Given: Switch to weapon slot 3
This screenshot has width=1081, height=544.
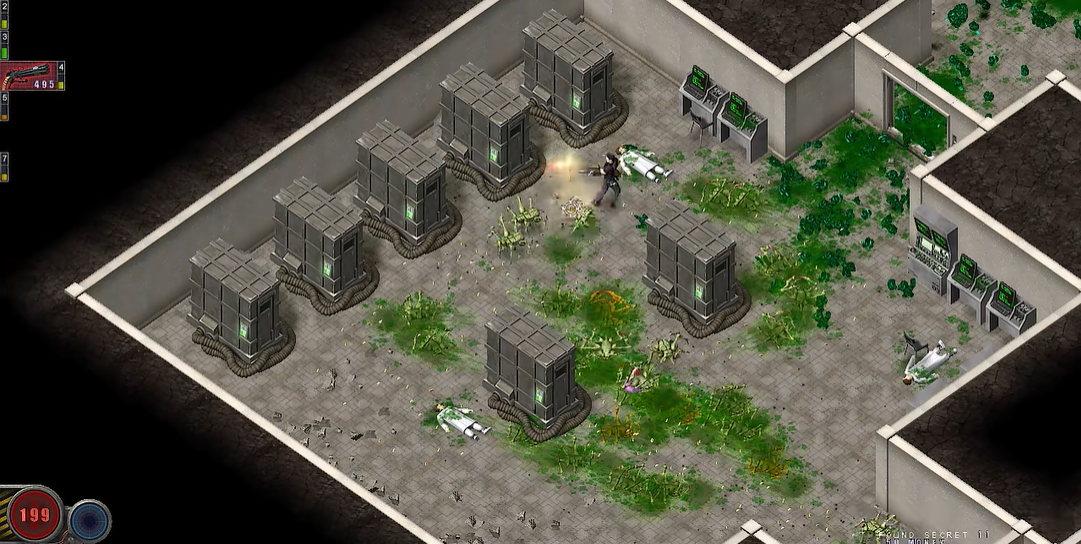Looking at the screenshot, I should point(5,42).
